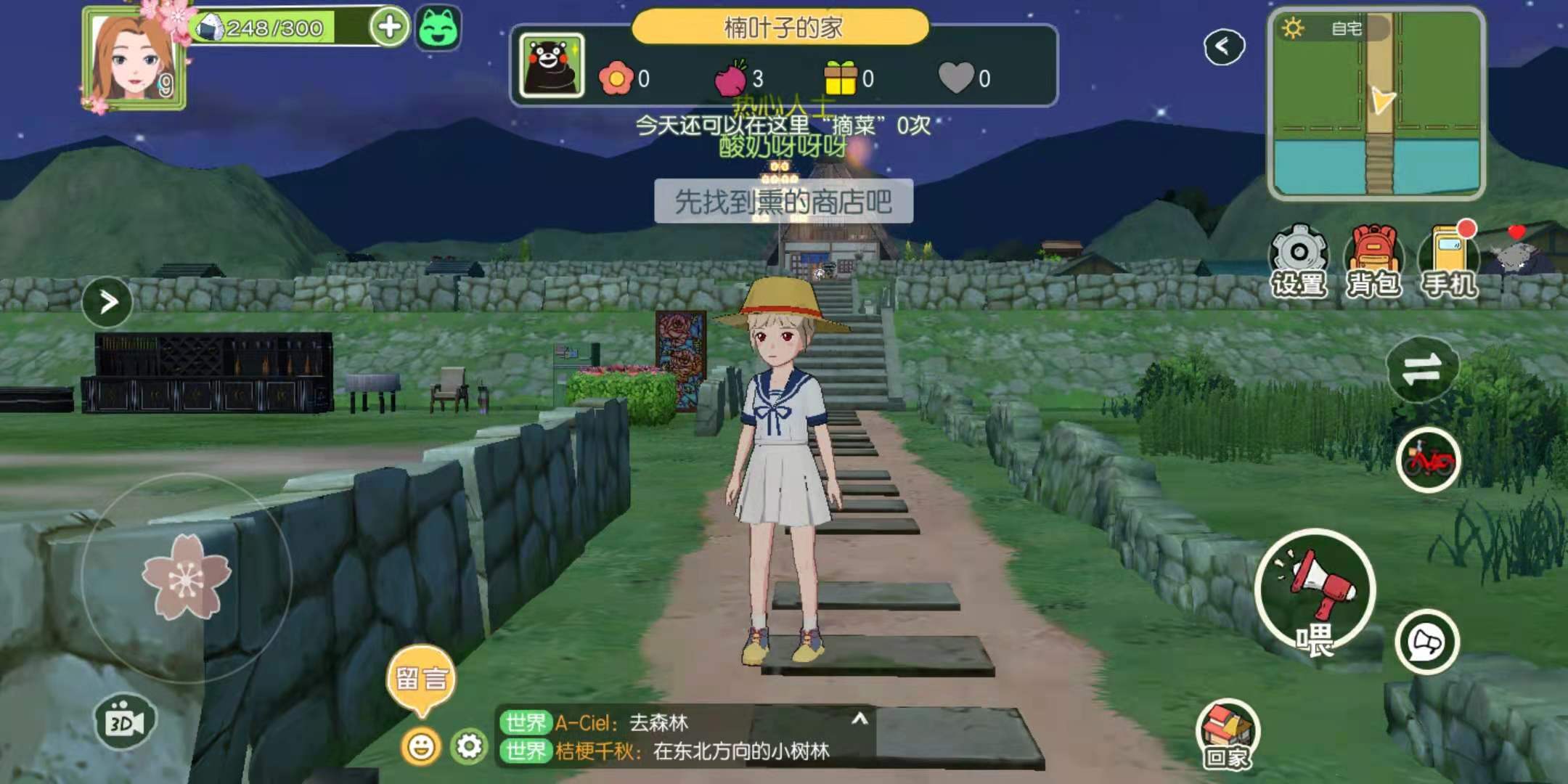Viewport: 1568px width, 784px height.
Task: Tap the 248/300 currency progress bar
Action: (269, 28)
